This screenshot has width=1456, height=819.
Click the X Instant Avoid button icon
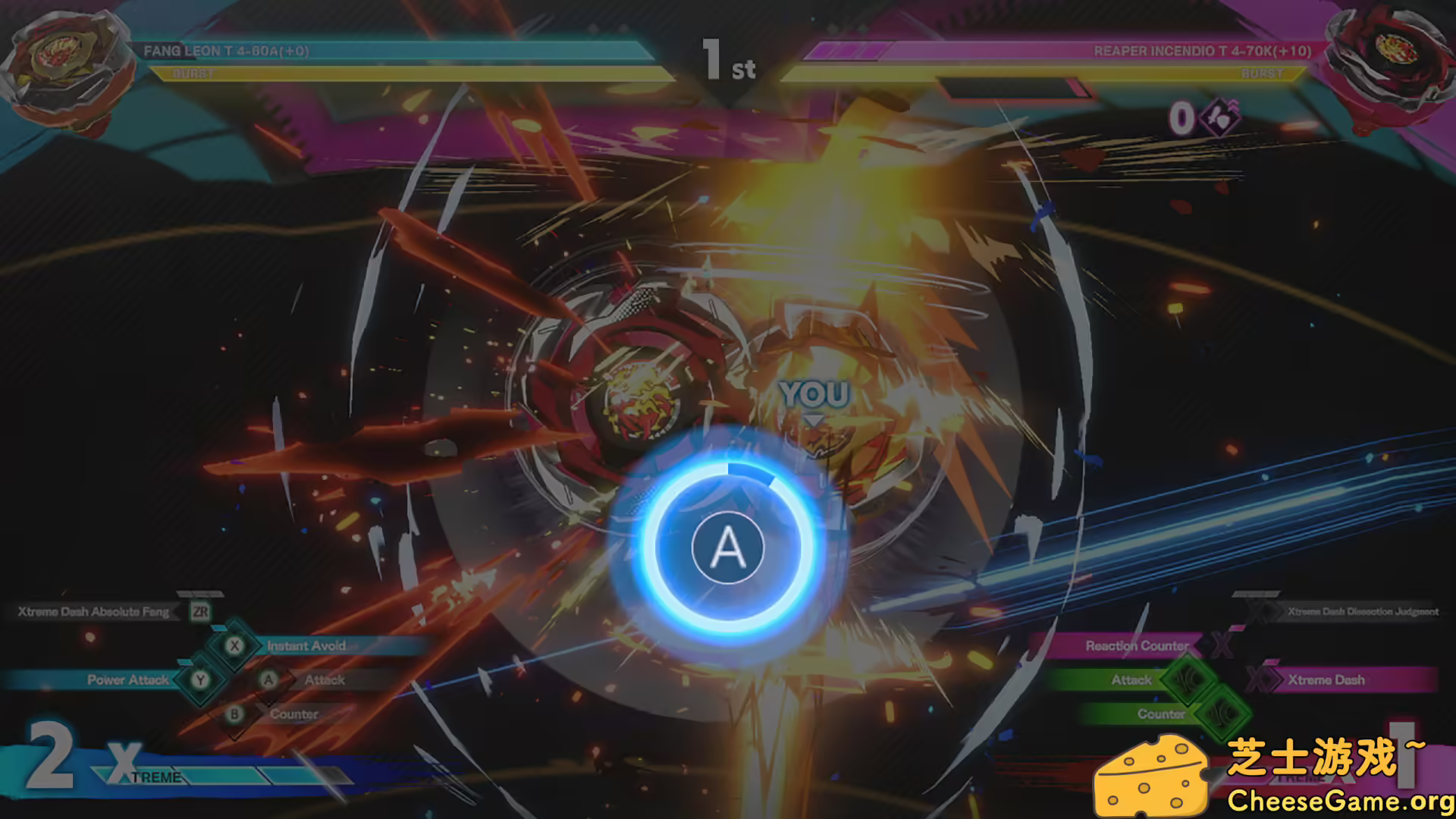pyautogui.click(x=235, y=645)
